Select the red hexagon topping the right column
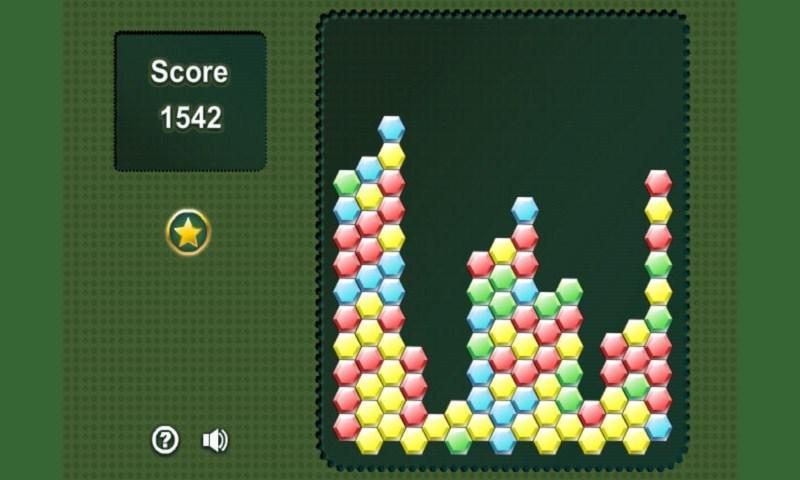 point(658,183)
